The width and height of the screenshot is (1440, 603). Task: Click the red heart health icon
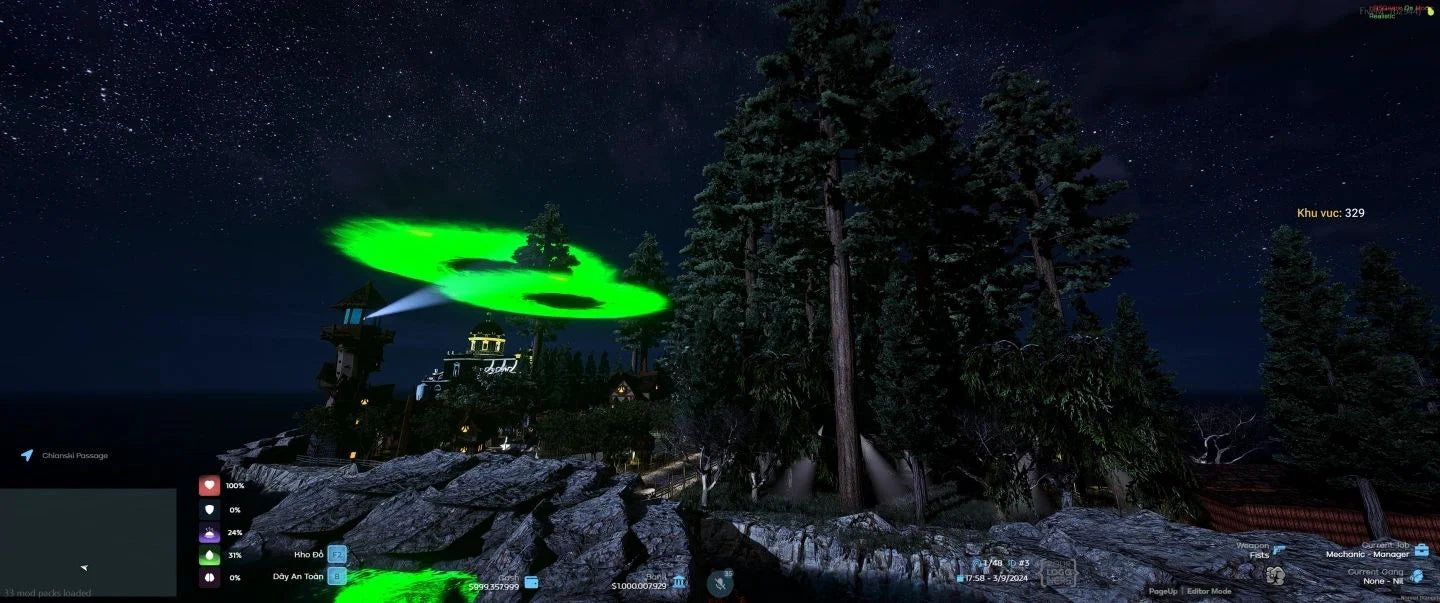click(209, 486)
